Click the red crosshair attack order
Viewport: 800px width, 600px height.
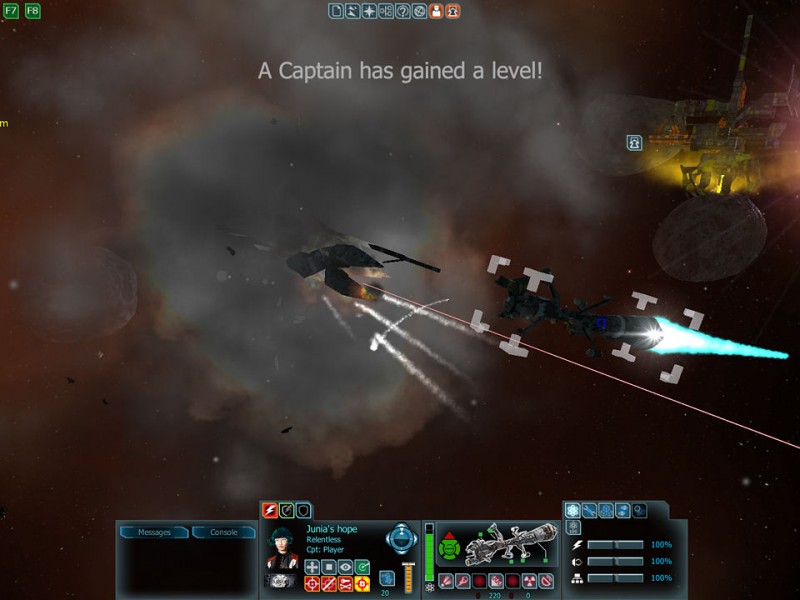(x=312, y=584)
